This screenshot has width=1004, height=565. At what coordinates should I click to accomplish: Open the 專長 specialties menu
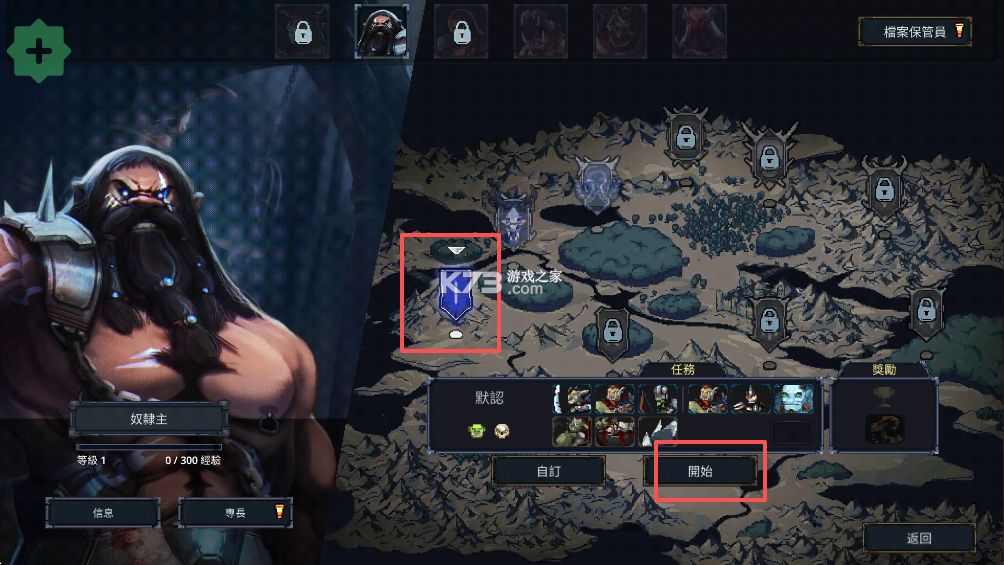[235, 513]
